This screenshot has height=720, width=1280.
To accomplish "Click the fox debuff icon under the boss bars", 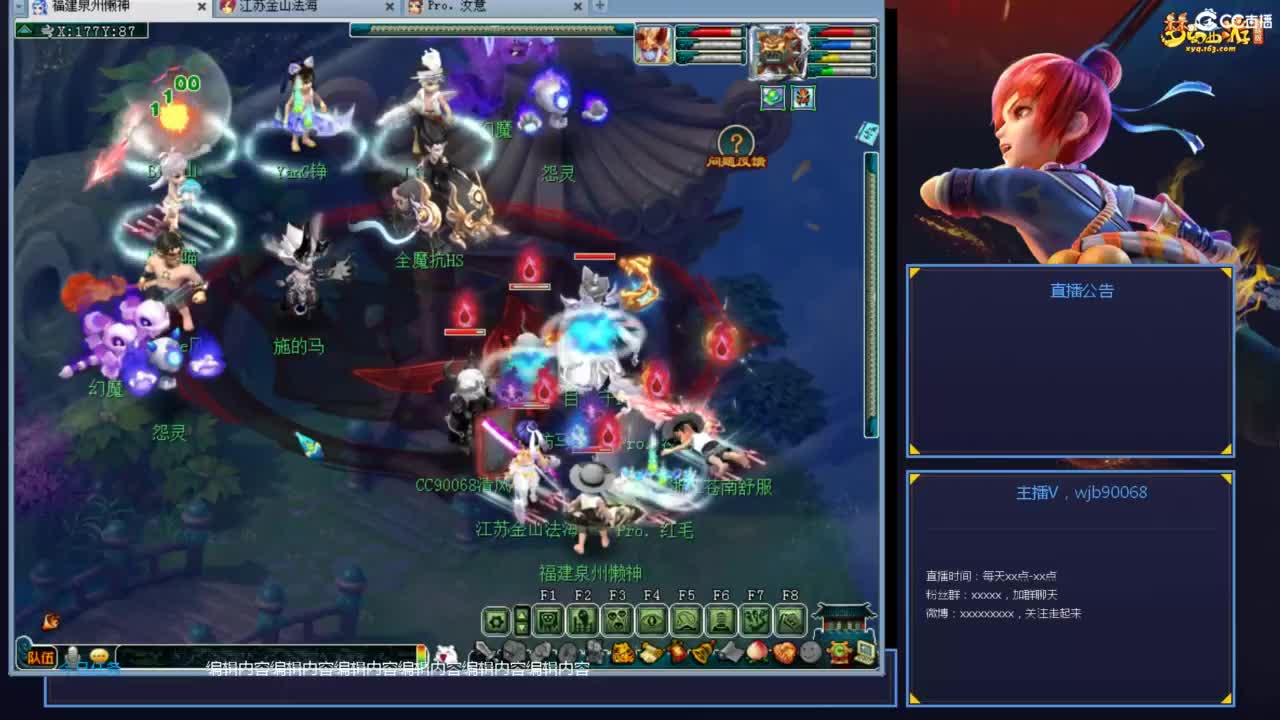I will pyautogui.click(x=803, y=97).
